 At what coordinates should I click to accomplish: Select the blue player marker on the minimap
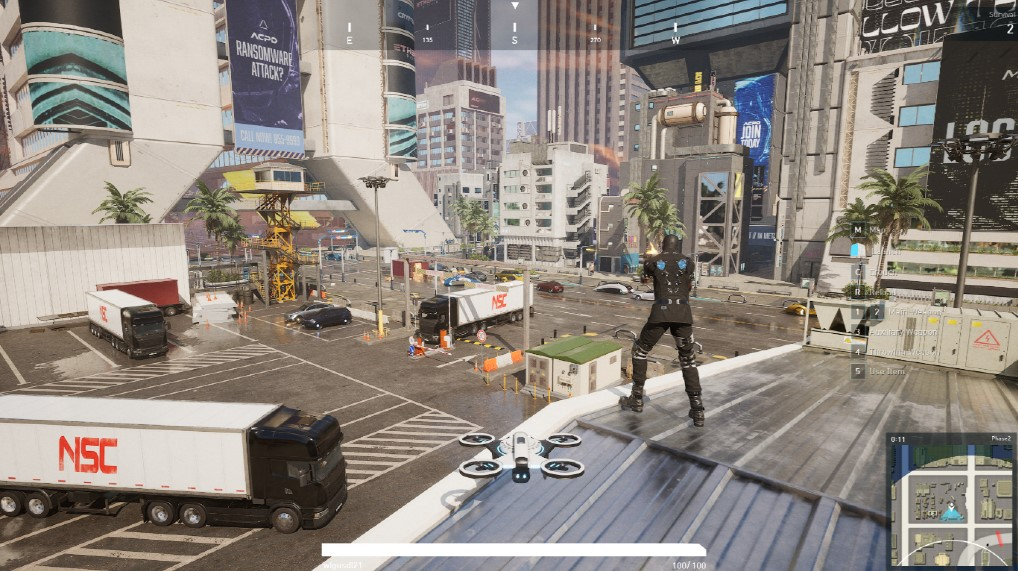[x=952, y=513]
